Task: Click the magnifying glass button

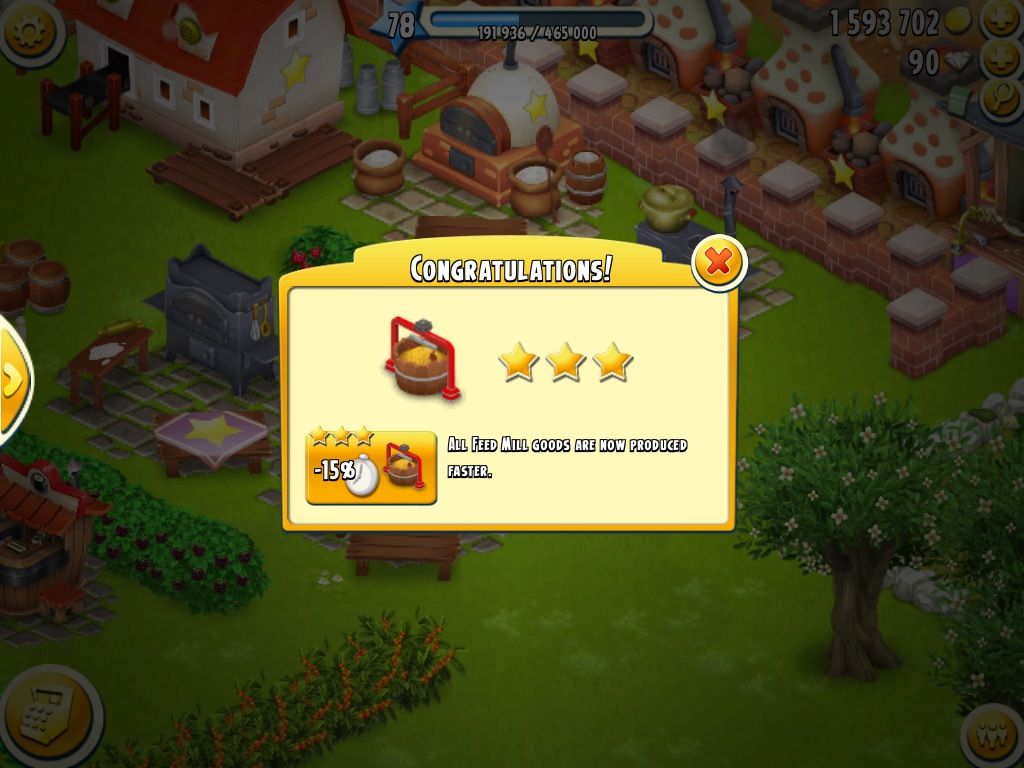Action: click(1001, 98)
